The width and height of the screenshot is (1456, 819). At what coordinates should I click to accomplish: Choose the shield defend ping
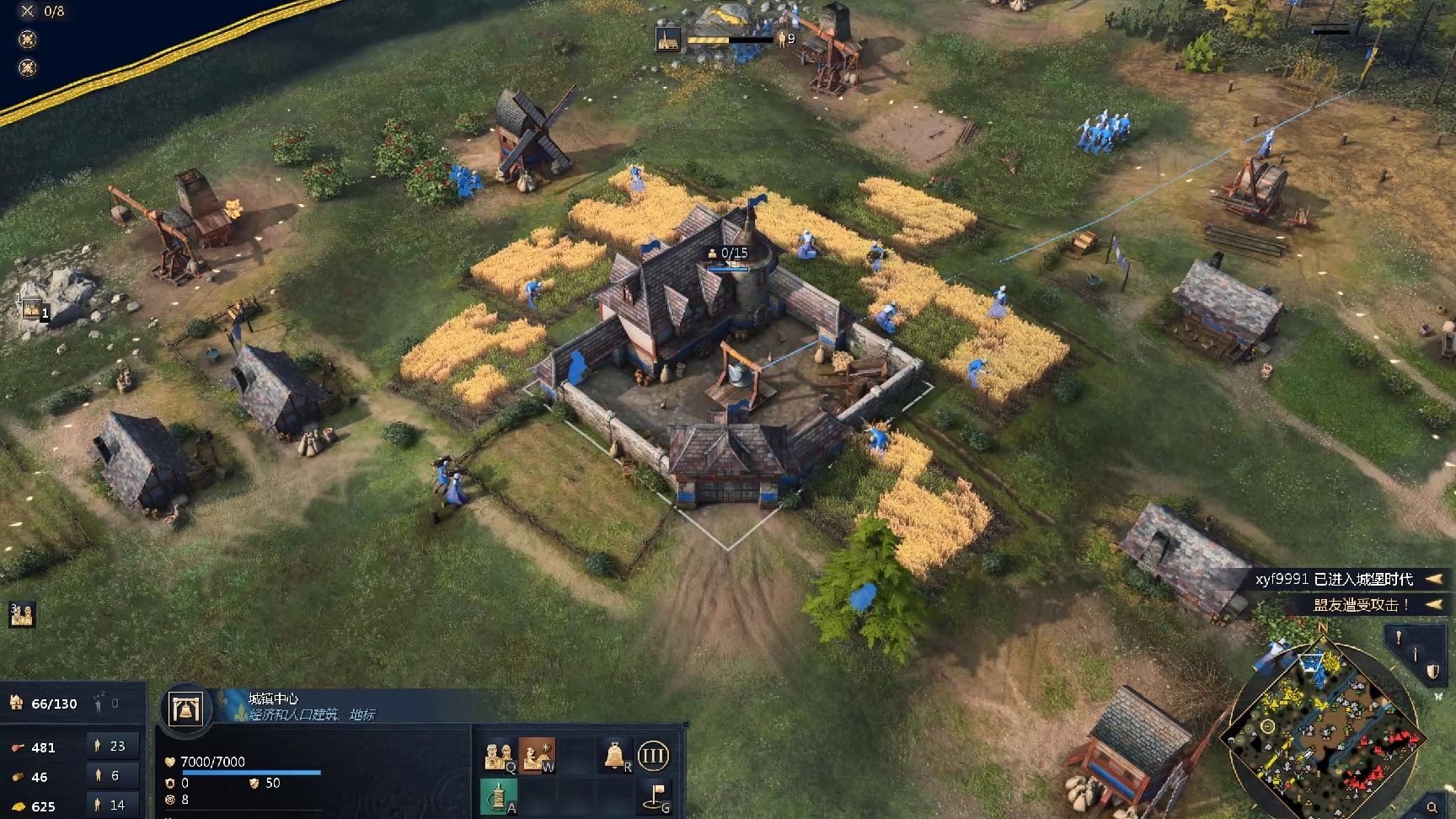point(1432,672)
